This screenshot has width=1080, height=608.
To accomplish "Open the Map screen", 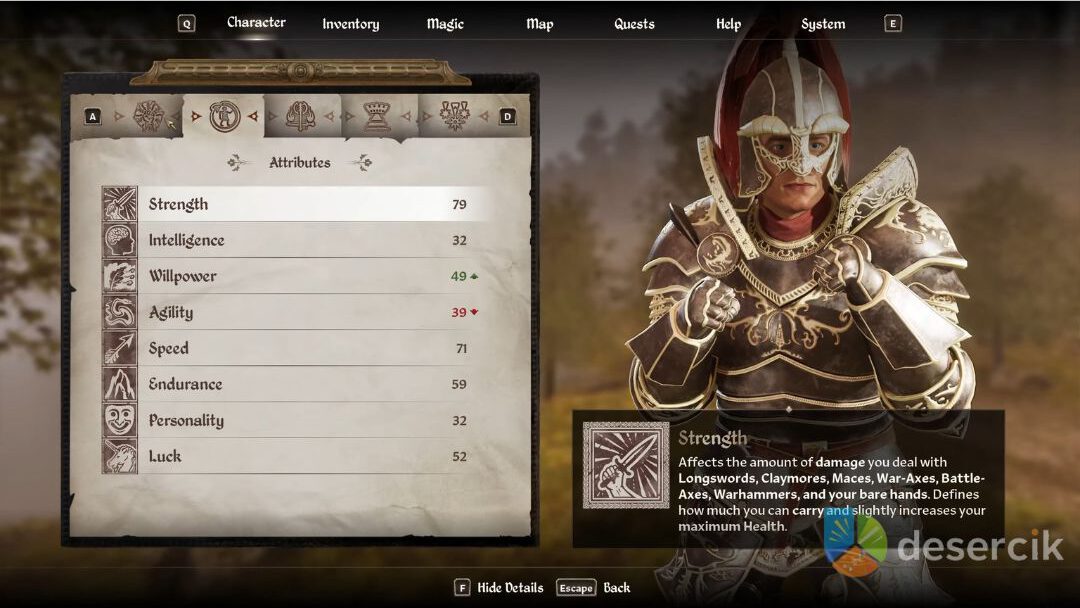I will point(539,24).
